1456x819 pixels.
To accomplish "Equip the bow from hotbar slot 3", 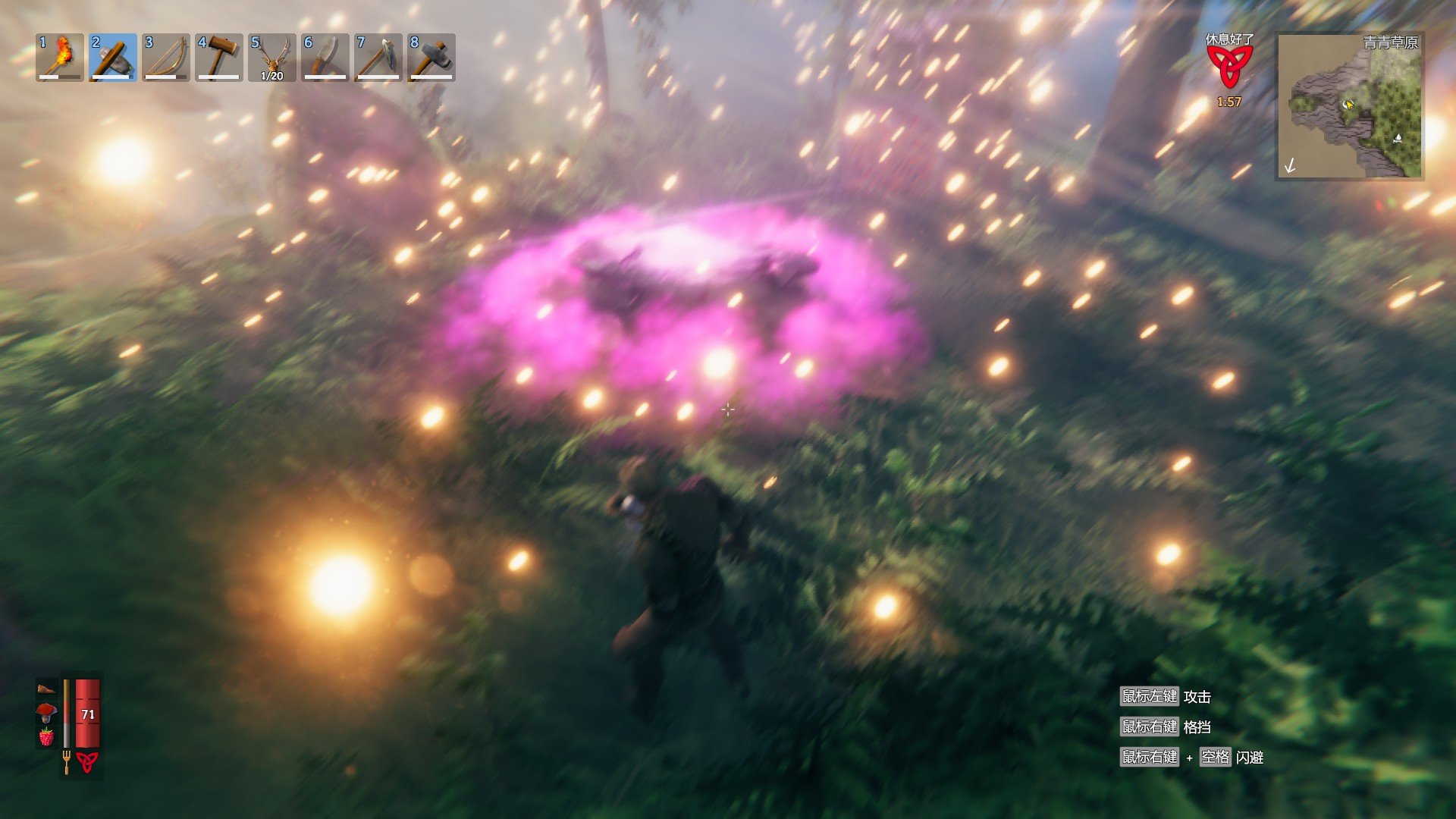I will (166, 57).
